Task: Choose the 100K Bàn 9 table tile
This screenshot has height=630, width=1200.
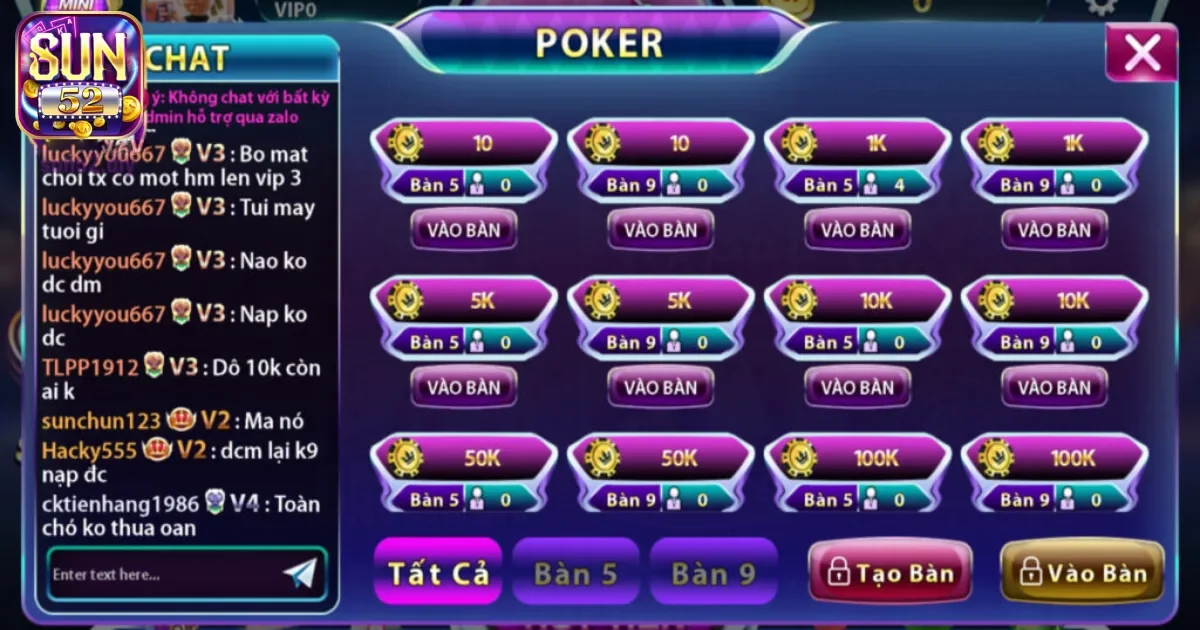Action: pyautogui.click(x=1054, y=474)
